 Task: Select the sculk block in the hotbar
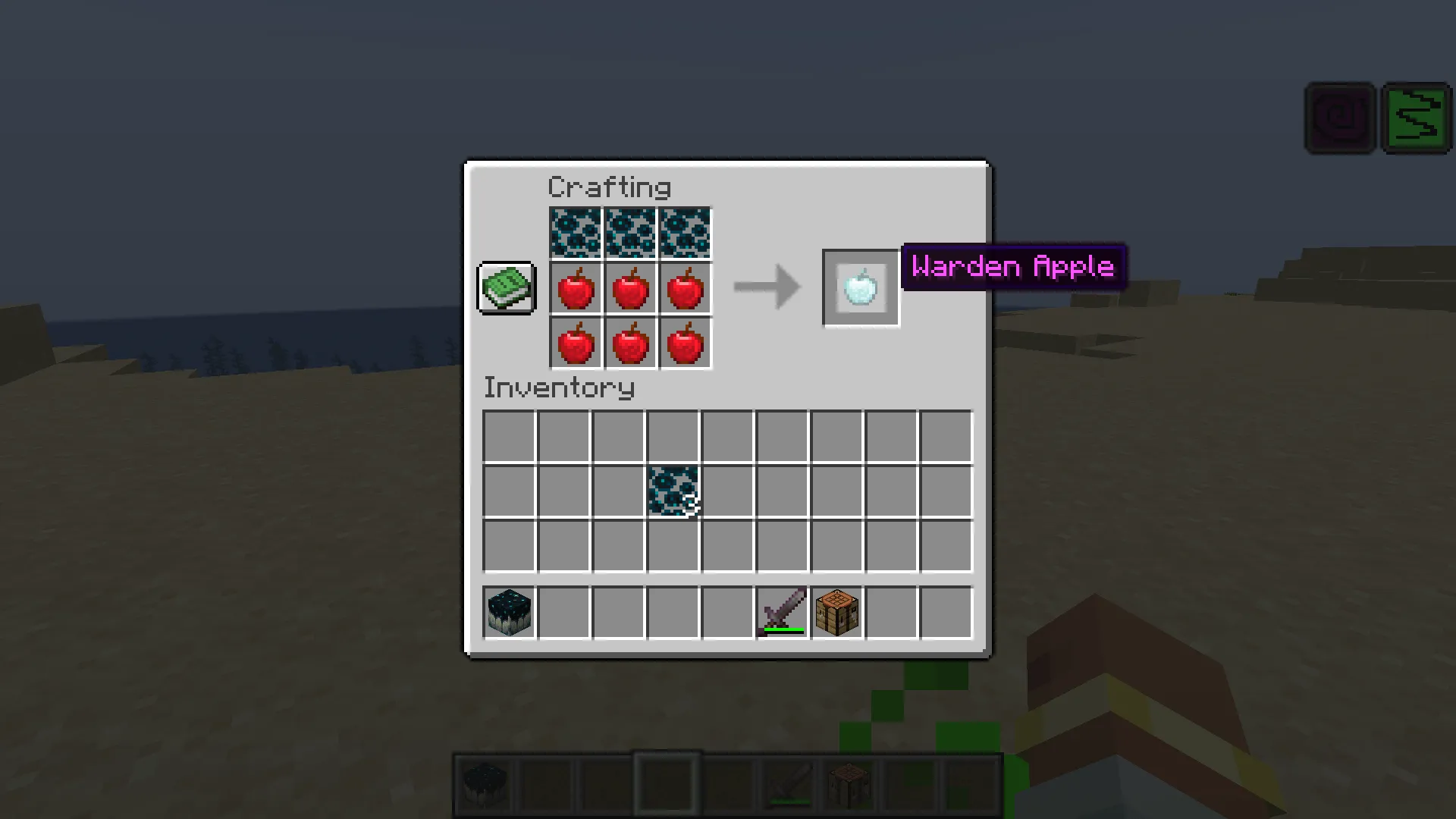485,781
